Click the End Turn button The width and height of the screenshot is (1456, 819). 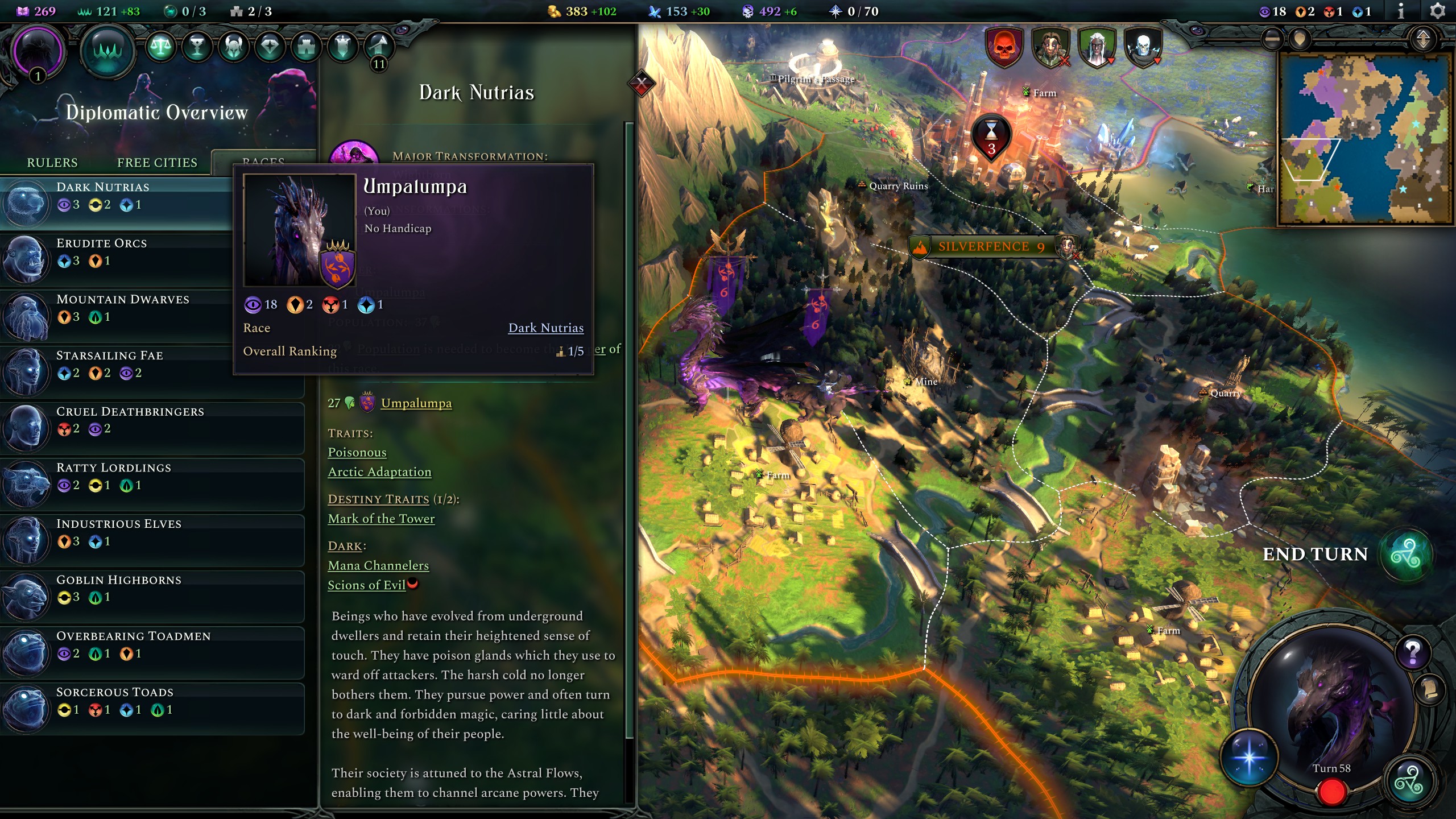click(1316, 554)
